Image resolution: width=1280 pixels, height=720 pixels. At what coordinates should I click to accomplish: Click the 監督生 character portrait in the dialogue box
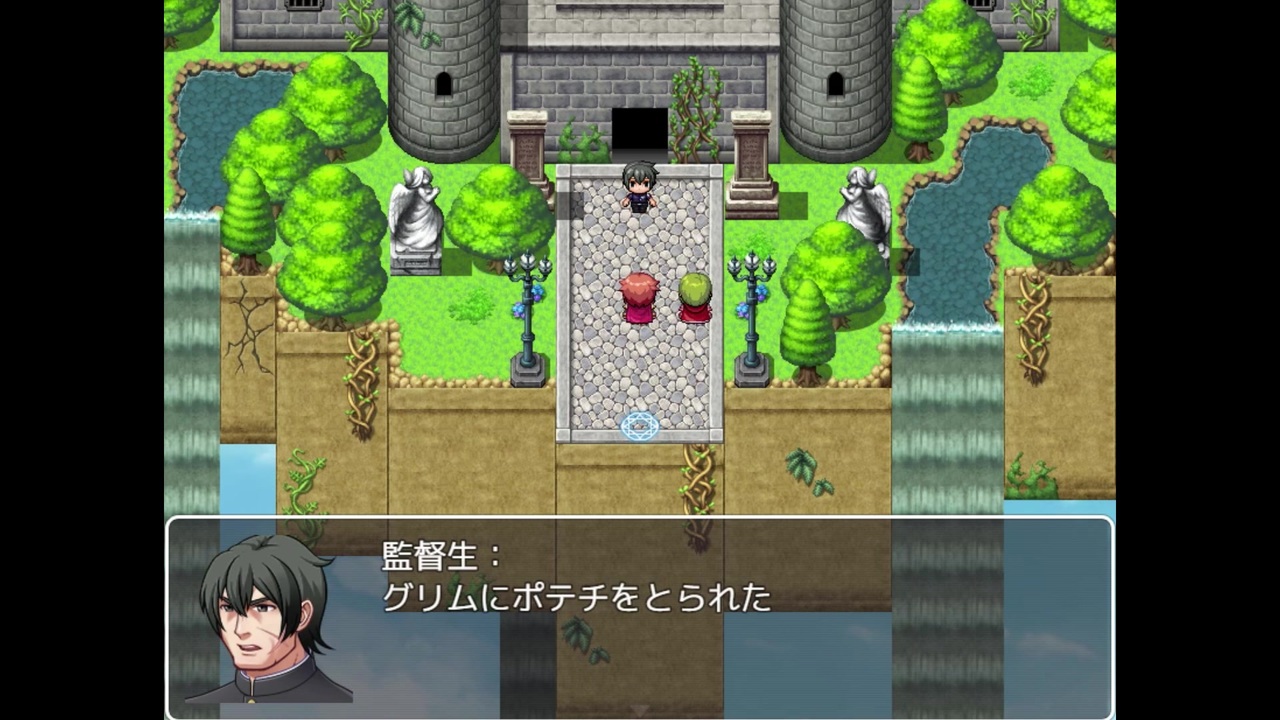(270, 615)
